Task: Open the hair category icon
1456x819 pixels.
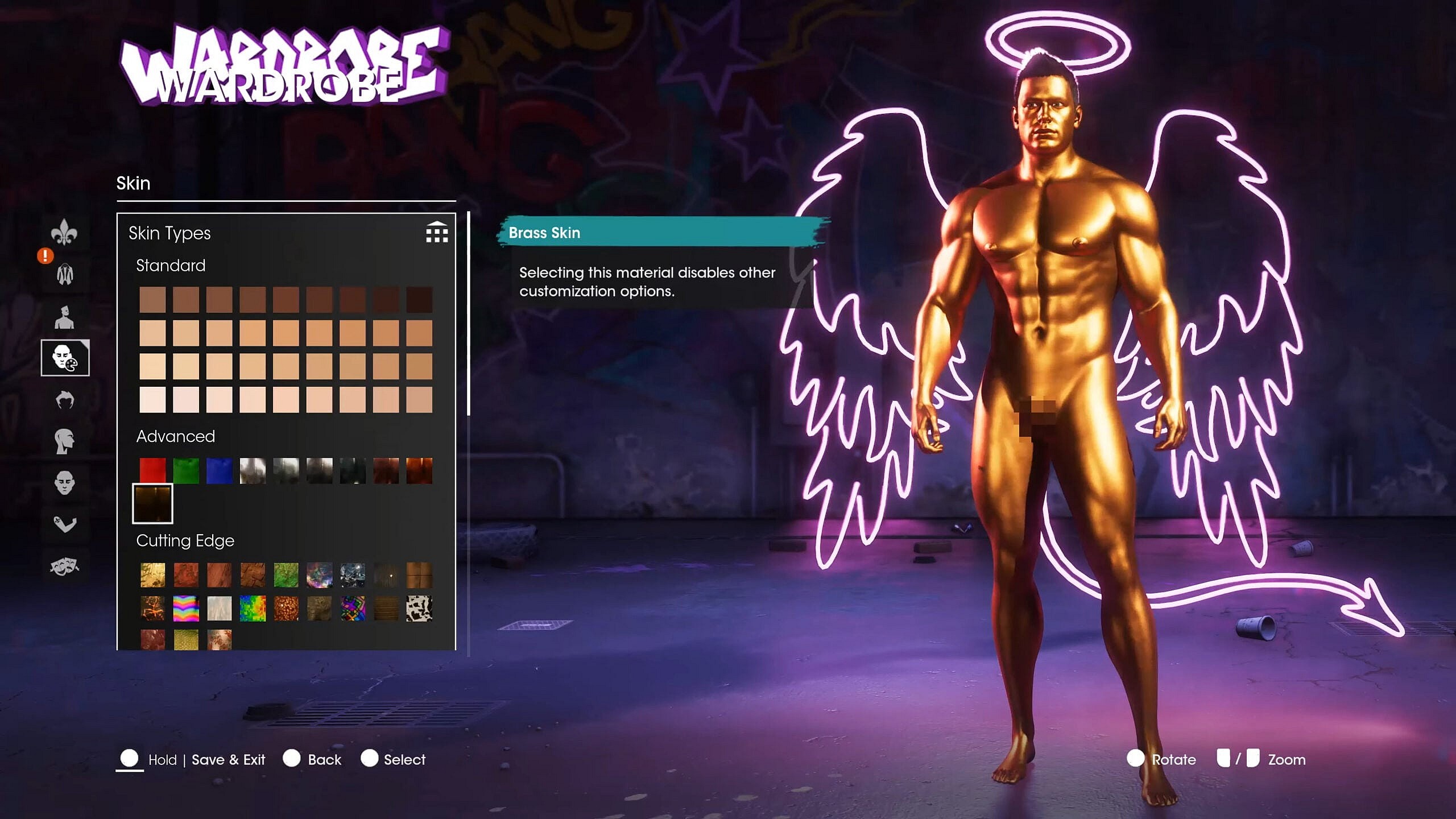Action: (x=65, y=400)
